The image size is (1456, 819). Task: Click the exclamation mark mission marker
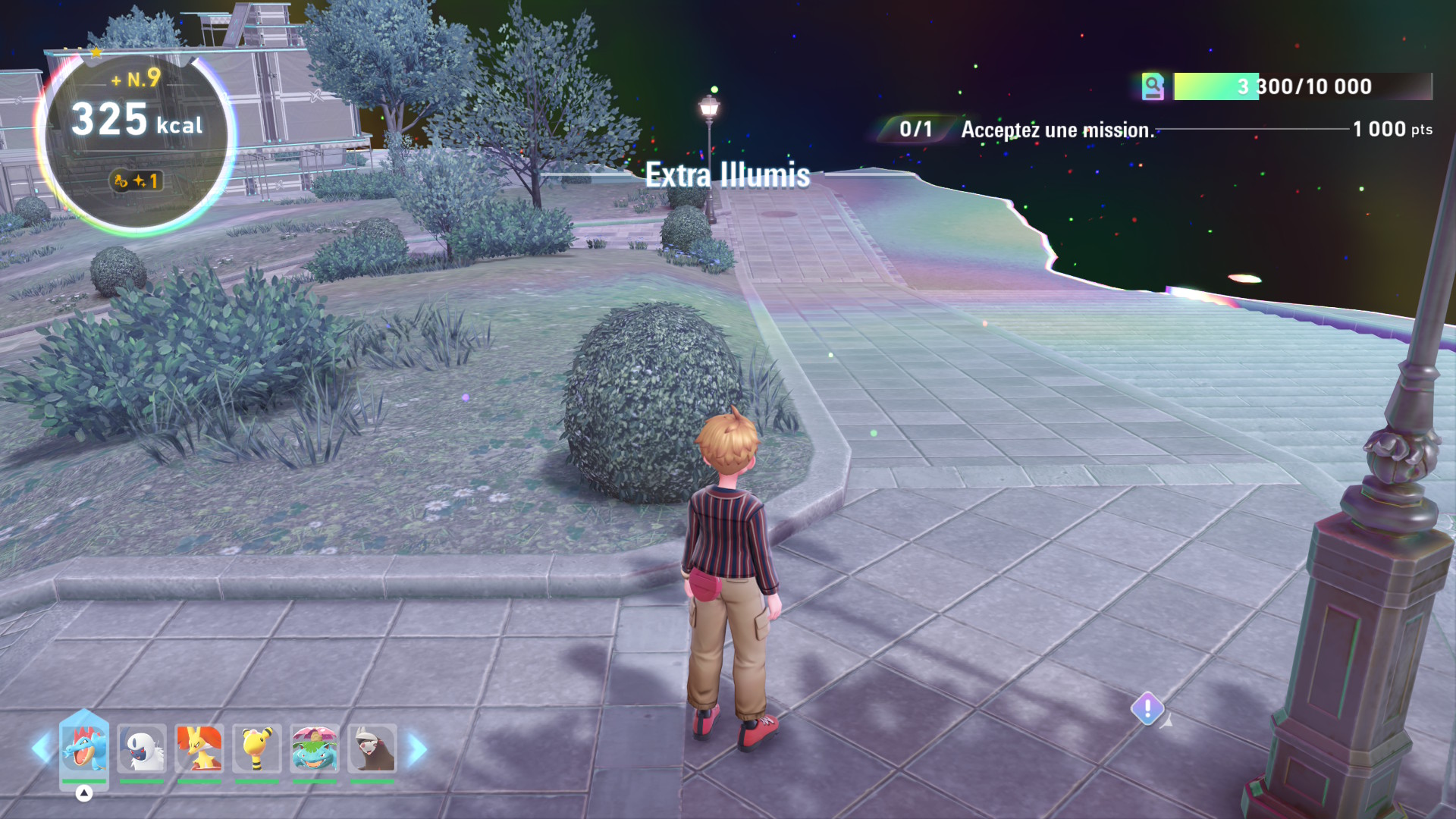click(1147, 709)
